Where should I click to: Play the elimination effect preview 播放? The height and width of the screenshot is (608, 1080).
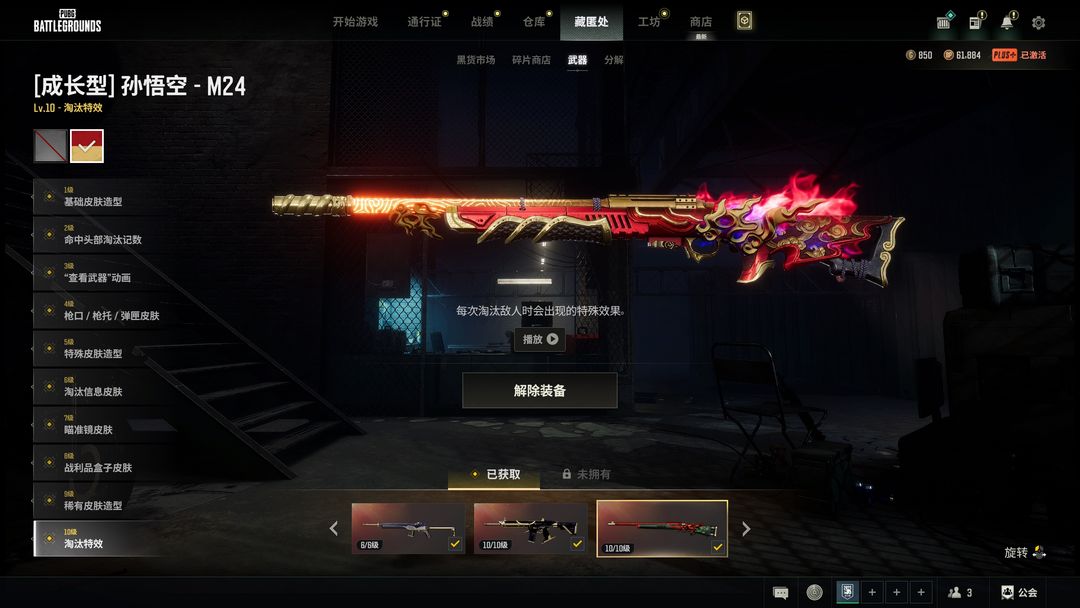coord(540,339)
